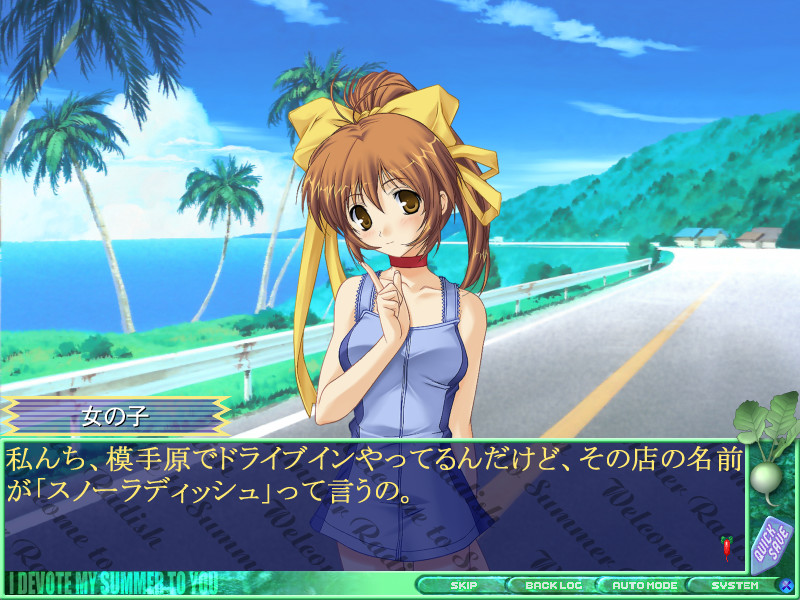Open the BACK LOG
The image size is (800, 600).
553,585
